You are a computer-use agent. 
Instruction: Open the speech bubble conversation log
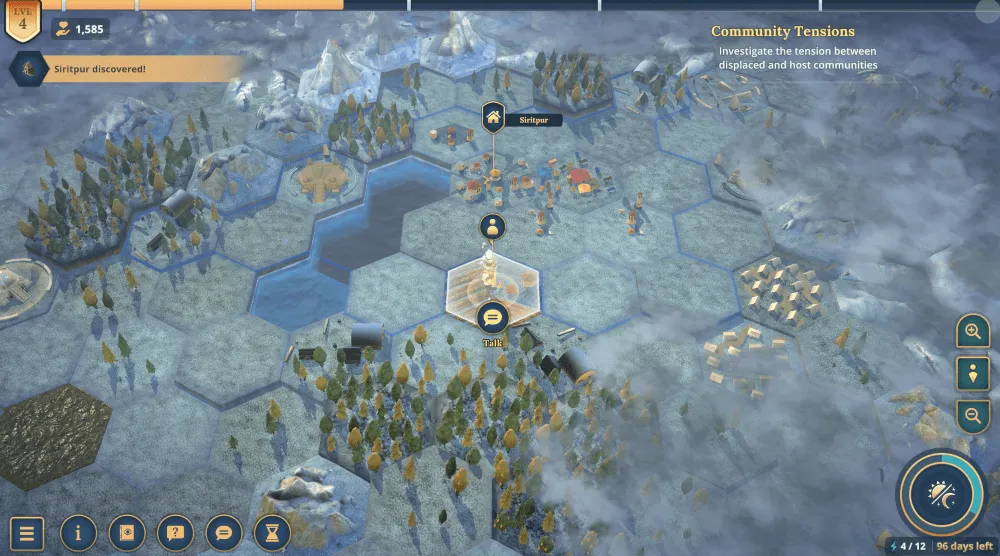[224, 533]
